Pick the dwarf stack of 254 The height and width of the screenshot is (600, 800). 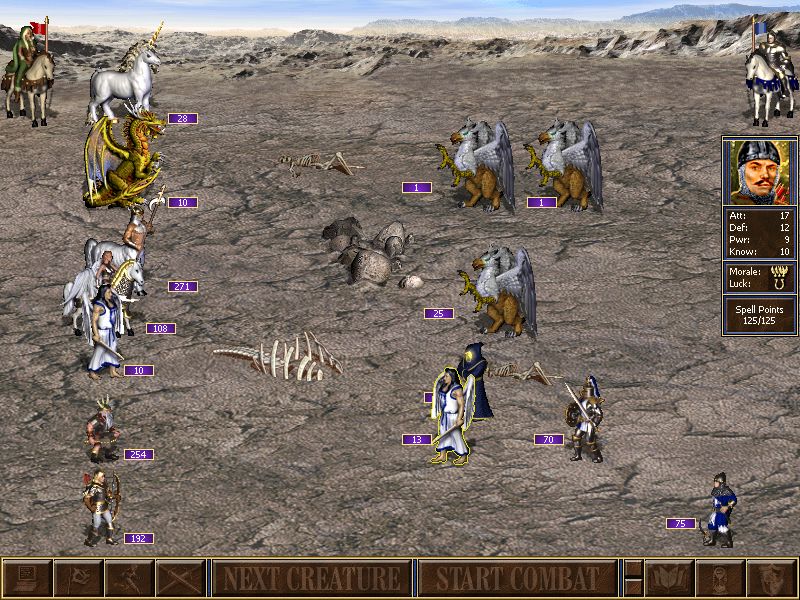point(101,432)
